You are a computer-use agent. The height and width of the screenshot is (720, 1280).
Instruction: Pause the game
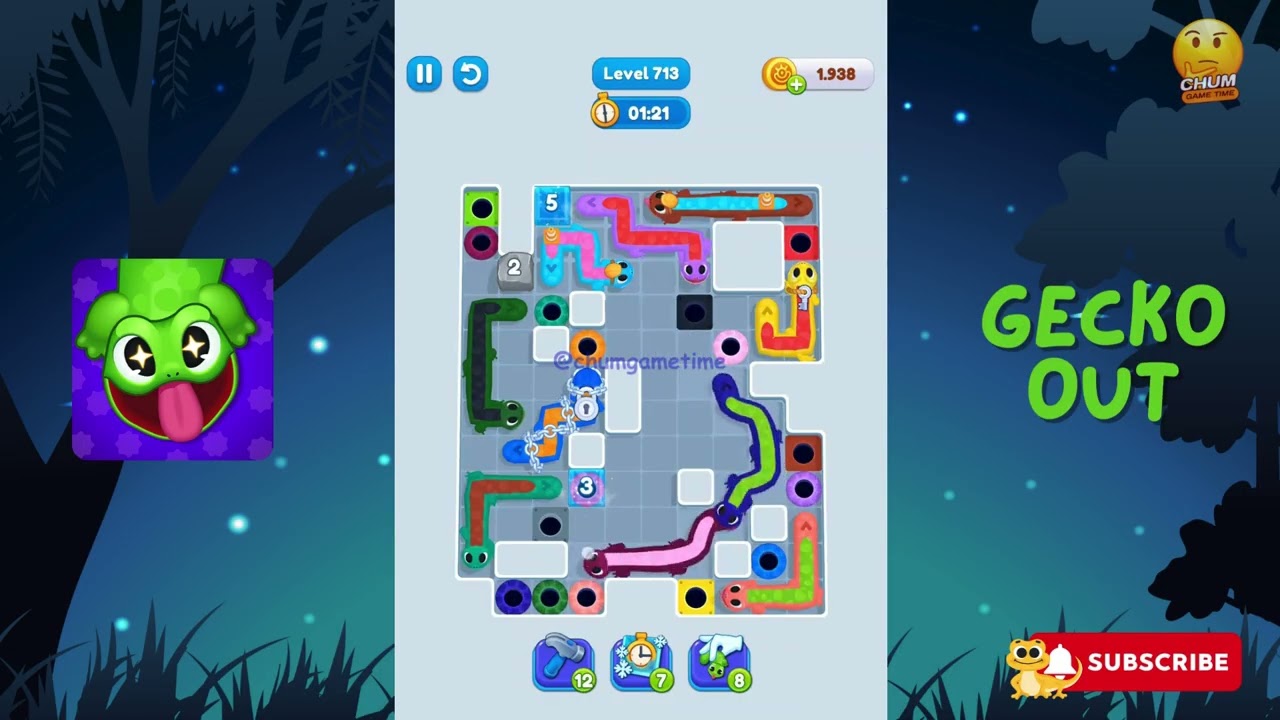(424, 74)
